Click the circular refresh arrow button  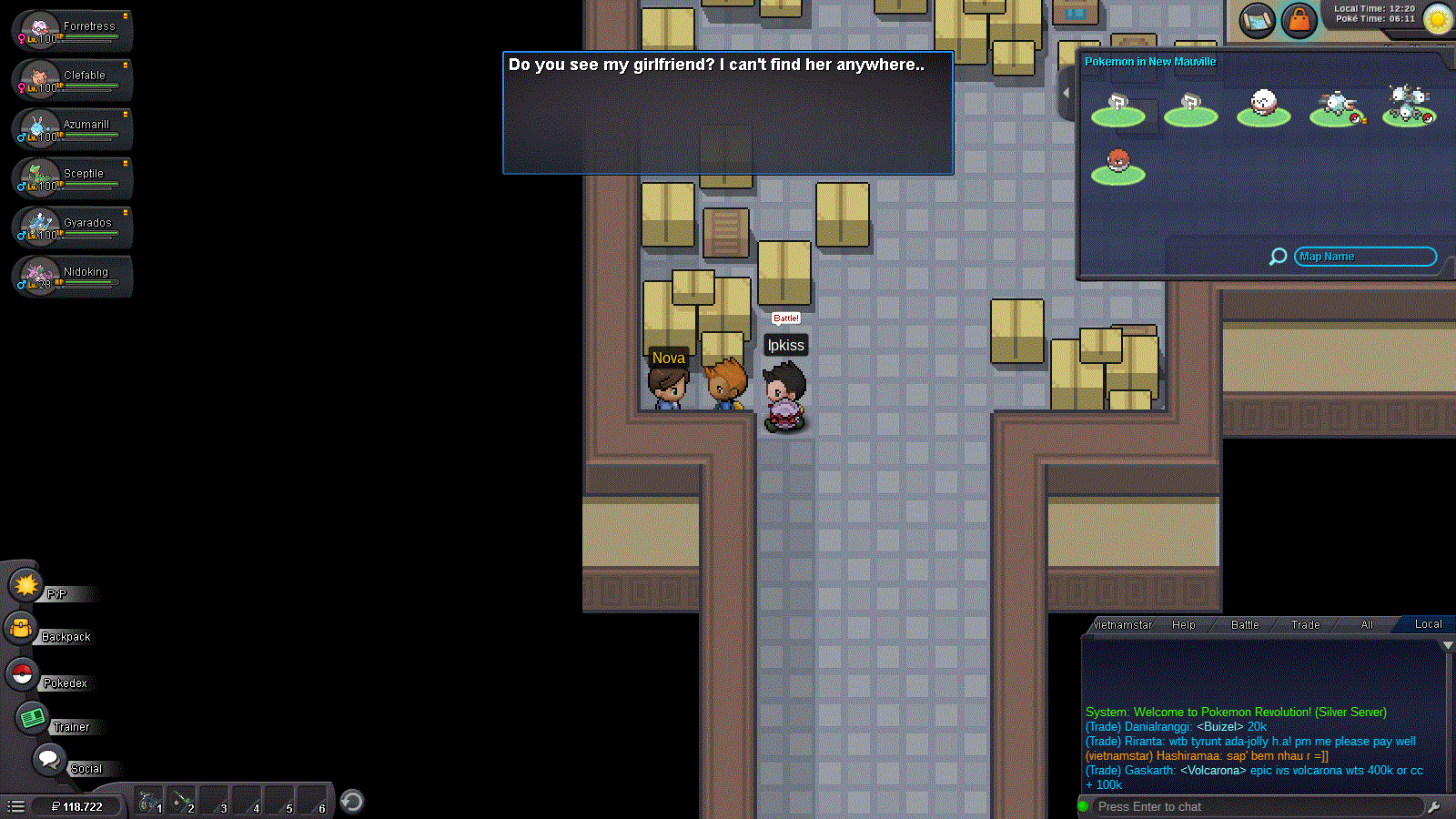tap(352, 801)
